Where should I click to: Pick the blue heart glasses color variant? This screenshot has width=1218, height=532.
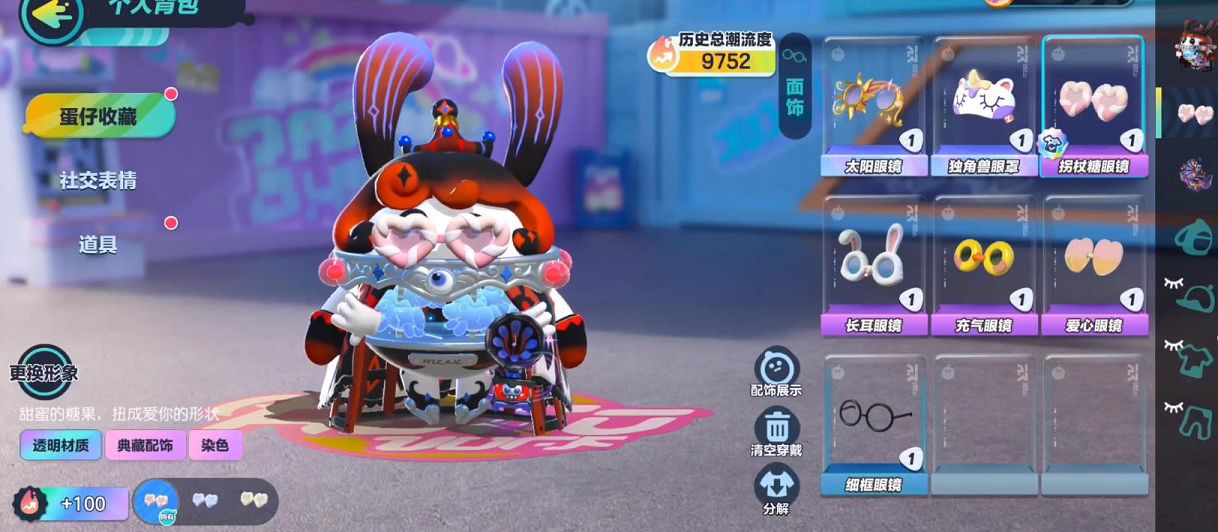click(205, 500)
